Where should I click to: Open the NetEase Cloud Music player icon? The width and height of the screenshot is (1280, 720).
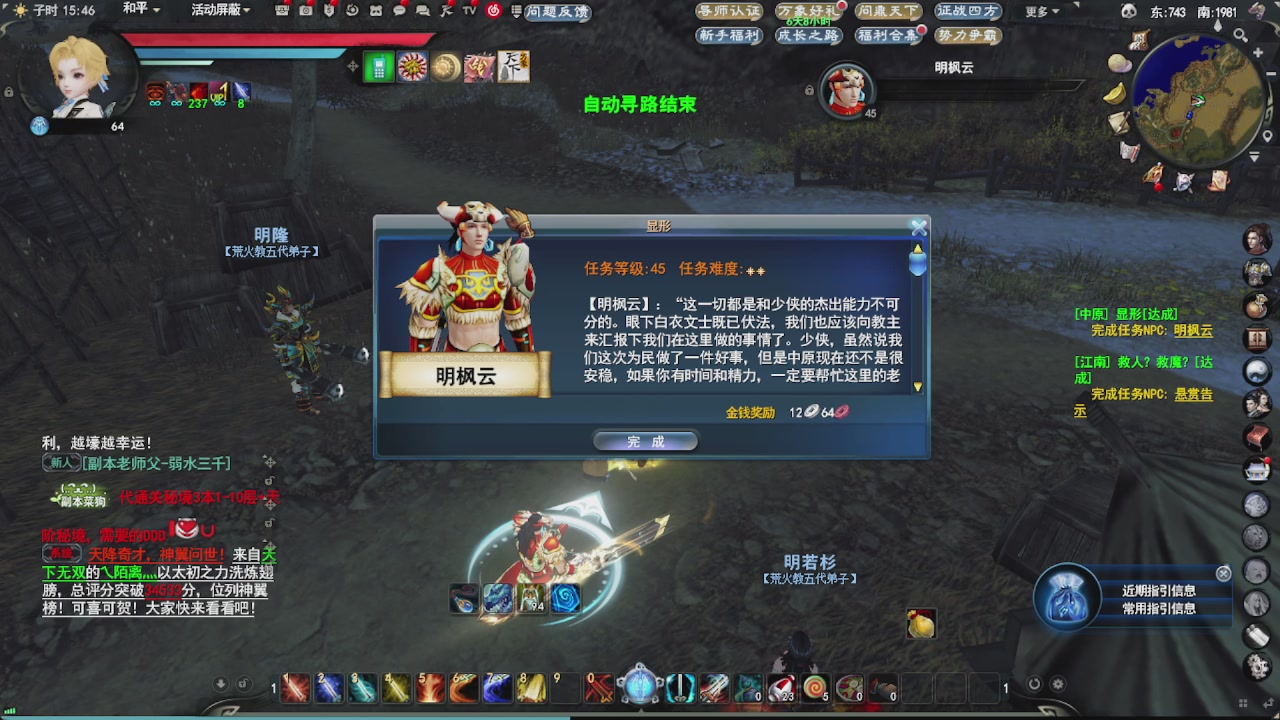click(493, 12)
